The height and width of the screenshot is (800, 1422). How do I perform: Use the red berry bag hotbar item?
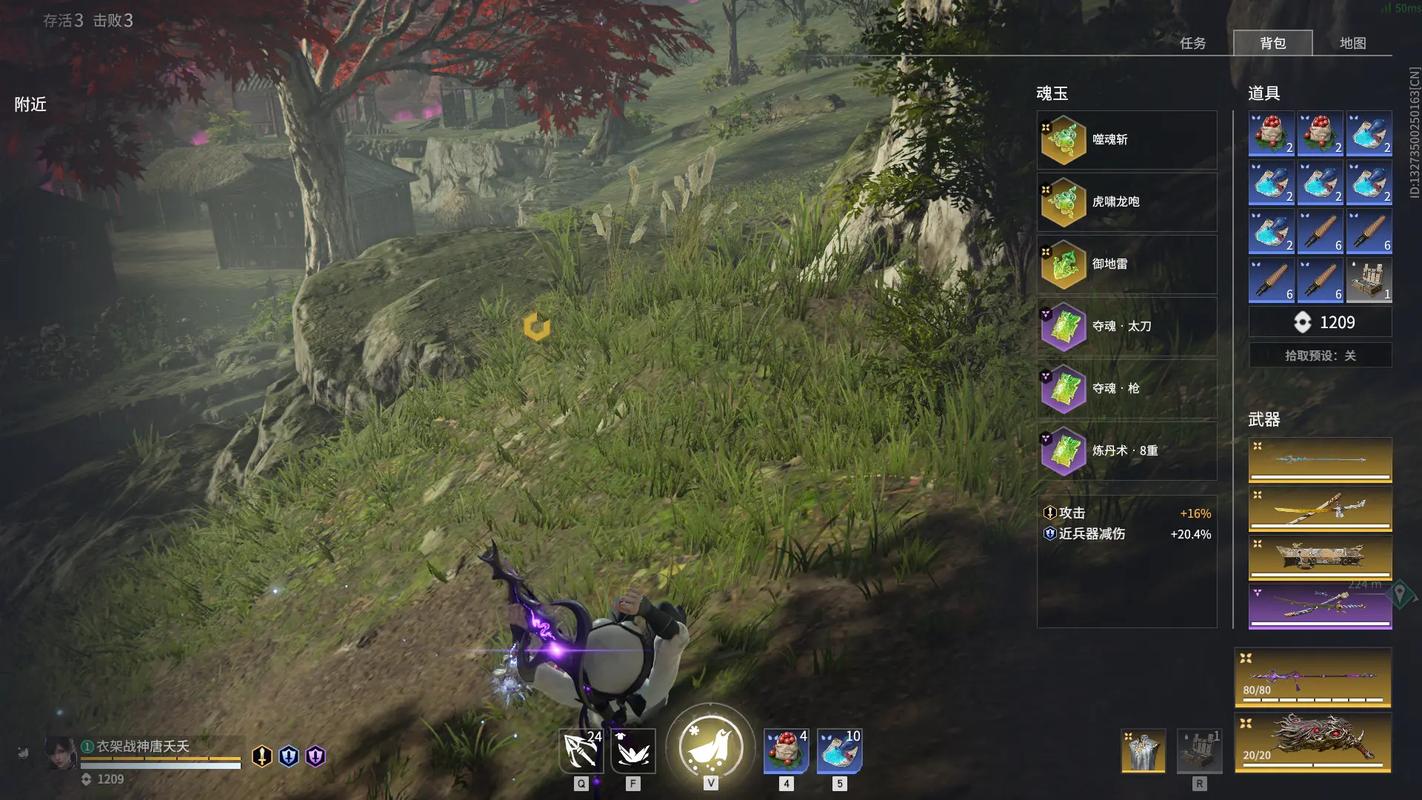(x=786, y=751)
